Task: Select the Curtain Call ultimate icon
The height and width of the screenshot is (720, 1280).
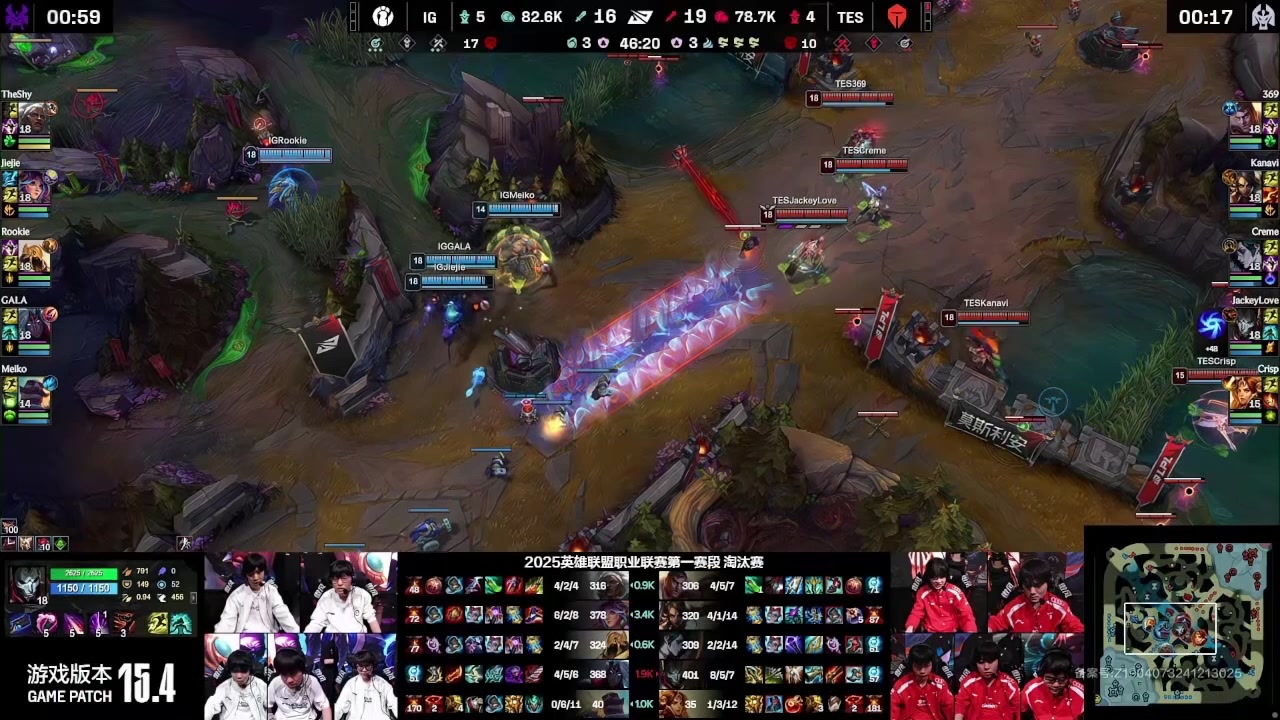Action: pyautogui.click(x=125, y=625)
